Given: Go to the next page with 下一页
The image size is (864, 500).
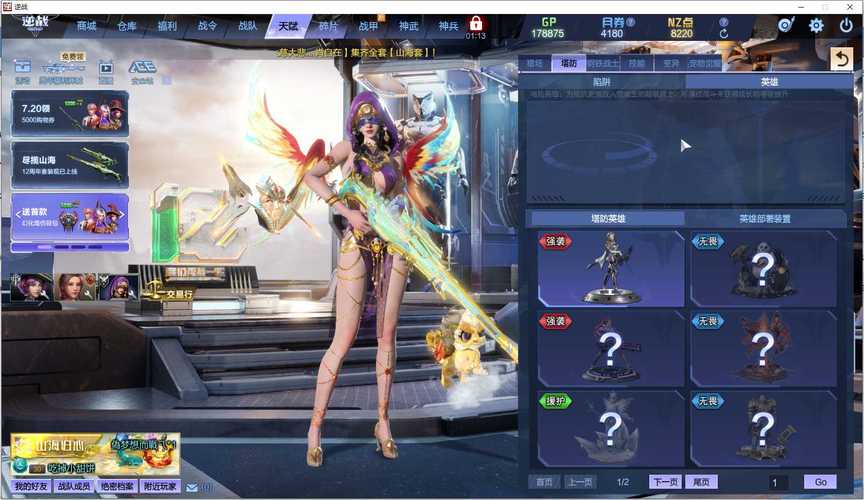Looking at the screenshot, I should point(664,482).
